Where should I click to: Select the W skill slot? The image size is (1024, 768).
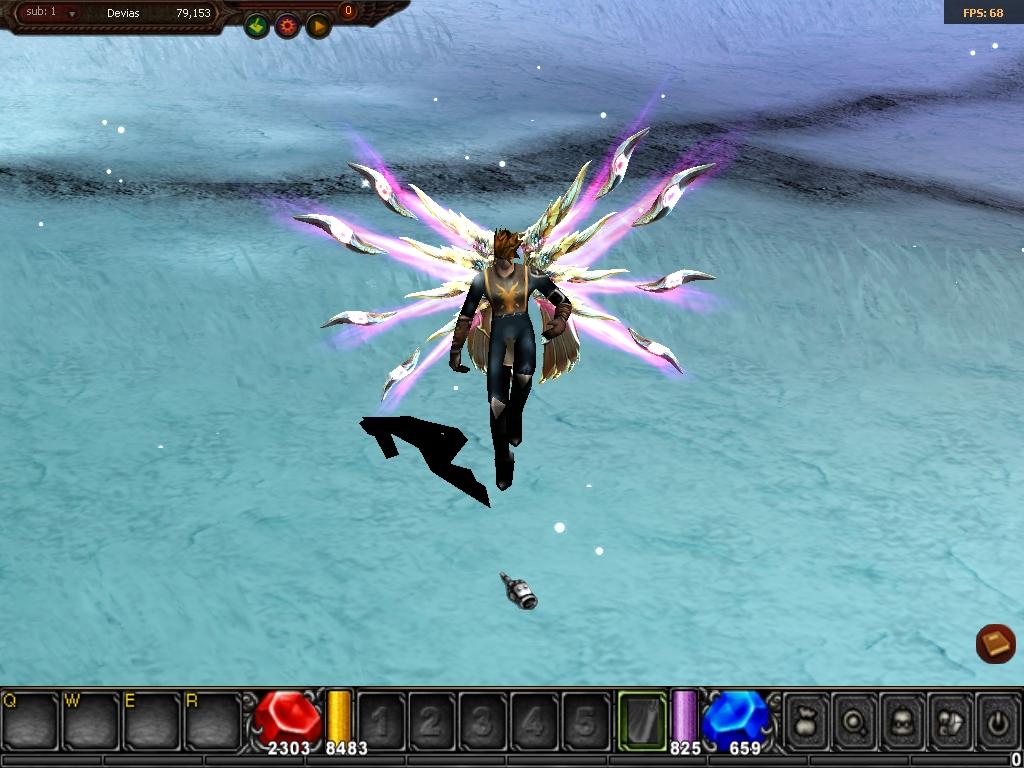[x=91, y=720]
